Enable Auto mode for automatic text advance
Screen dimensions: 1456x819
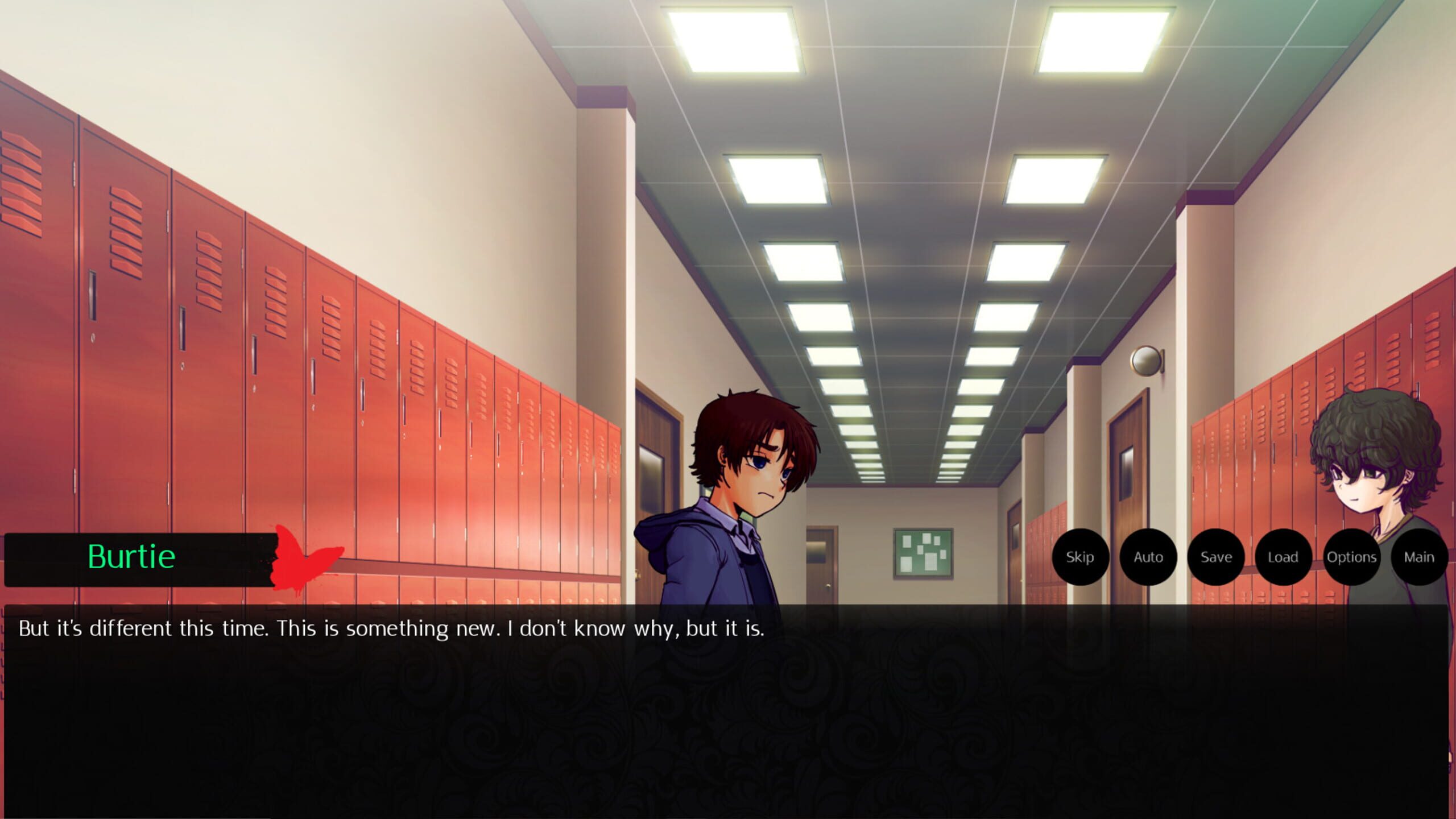click(x=1148, y=557)
